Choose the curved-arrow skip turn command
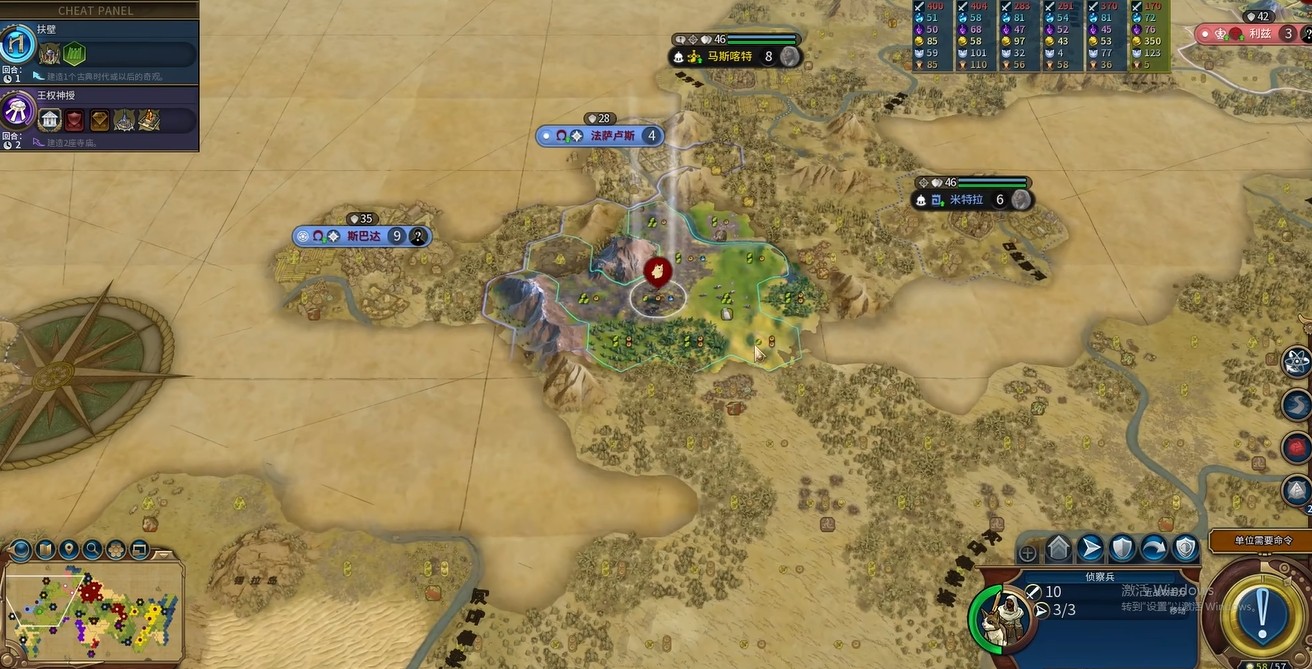1312x669 pixels. tap(1154, 548)
